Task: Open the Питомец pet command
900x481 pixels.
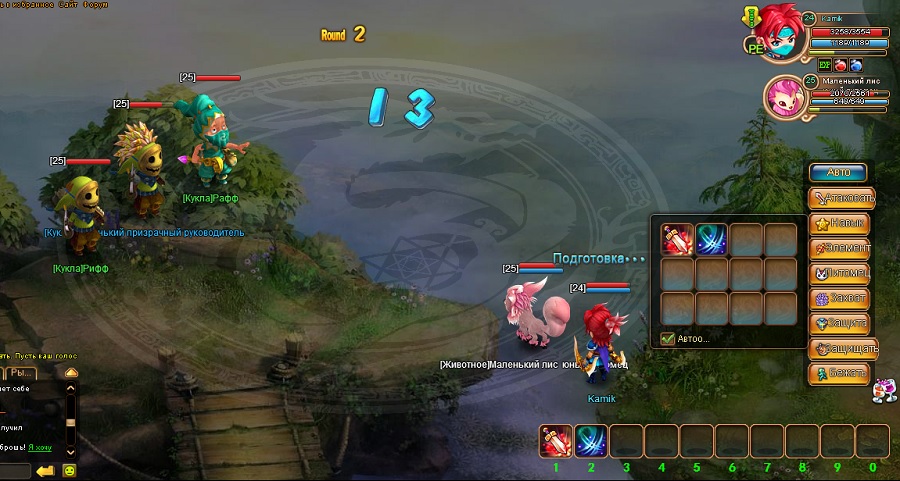Action: 841,273
